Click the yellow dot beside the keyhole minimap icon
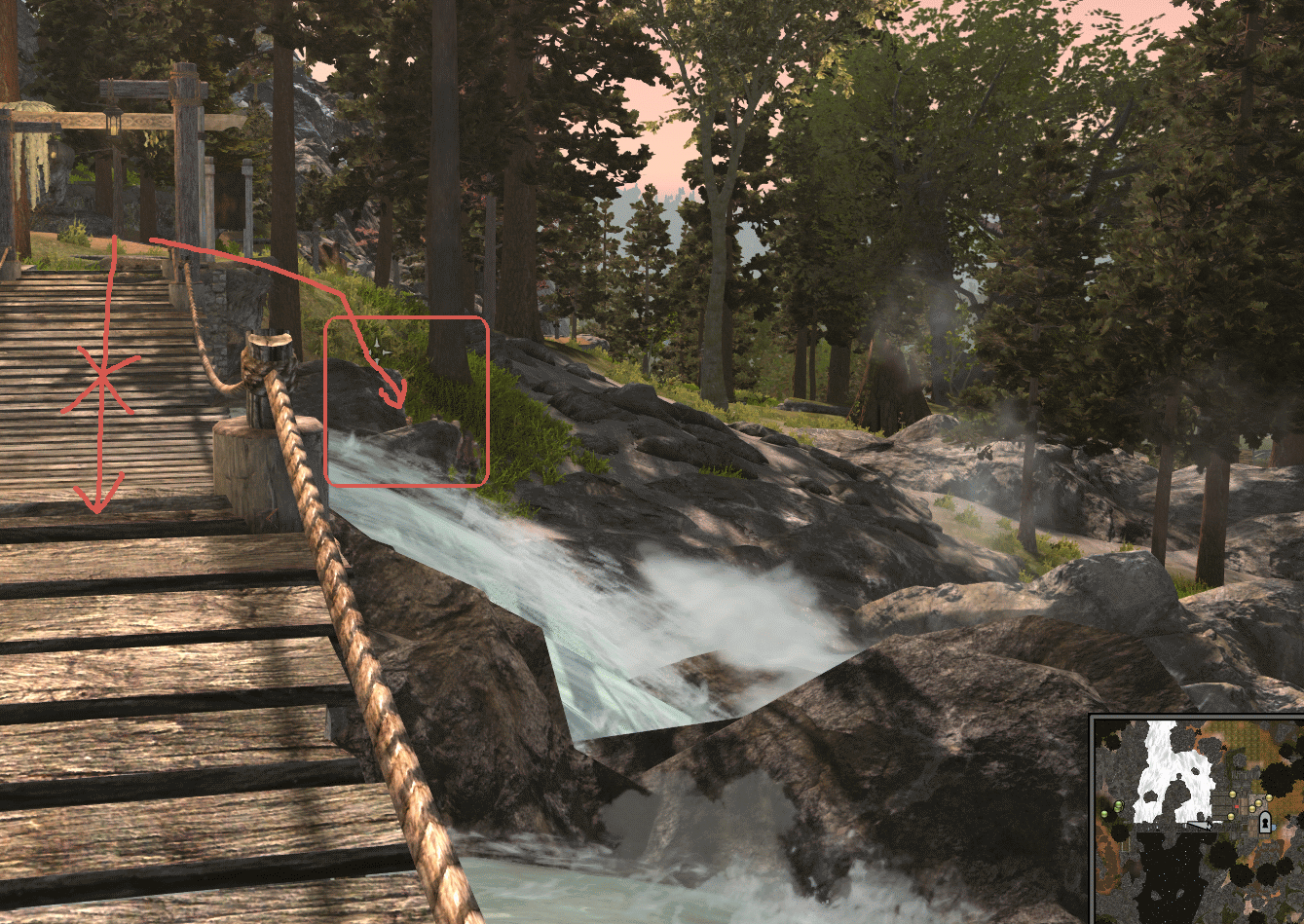Screen dimensions: 1304x924 pyautogui.click(x=1252, y=809)
